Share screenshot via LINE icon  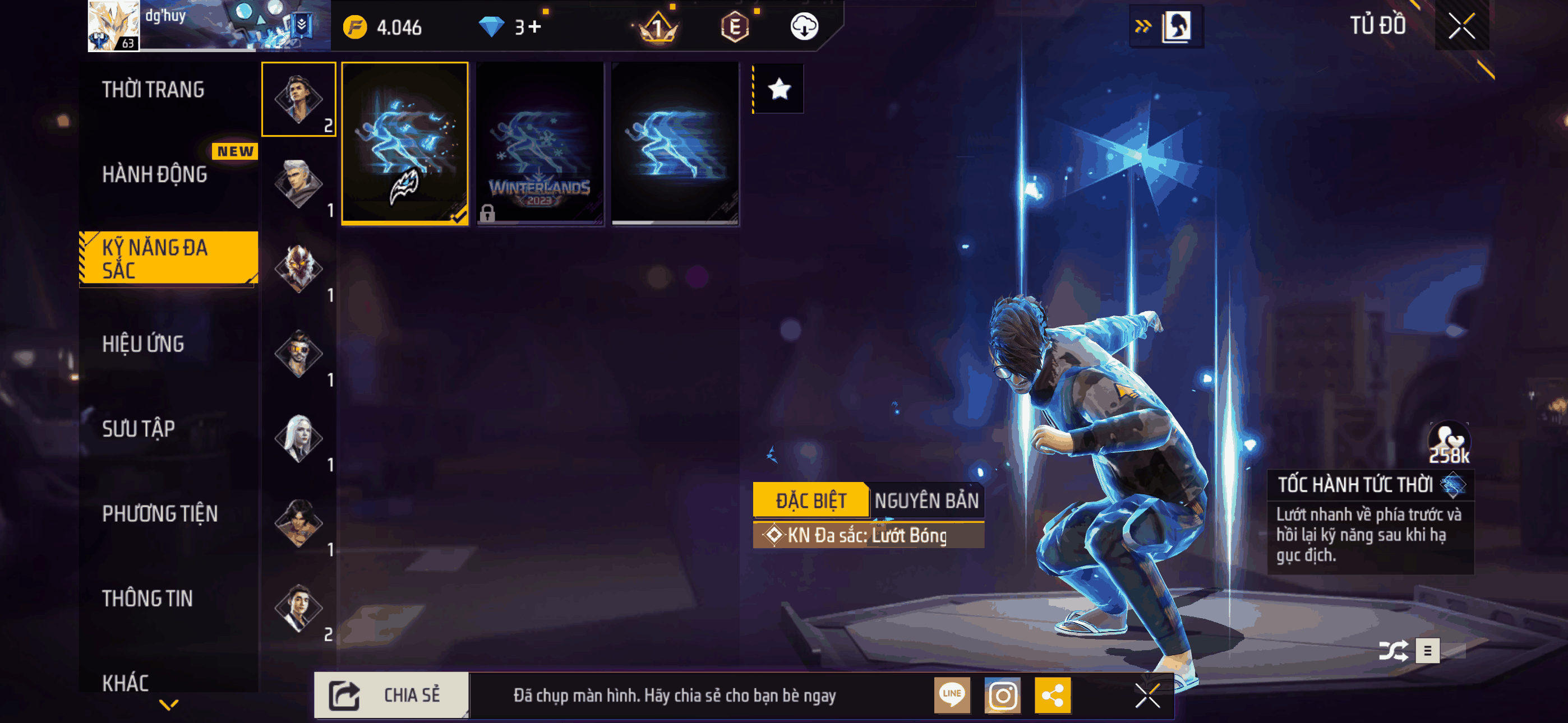pyautogui.click(x=952, y=695)
